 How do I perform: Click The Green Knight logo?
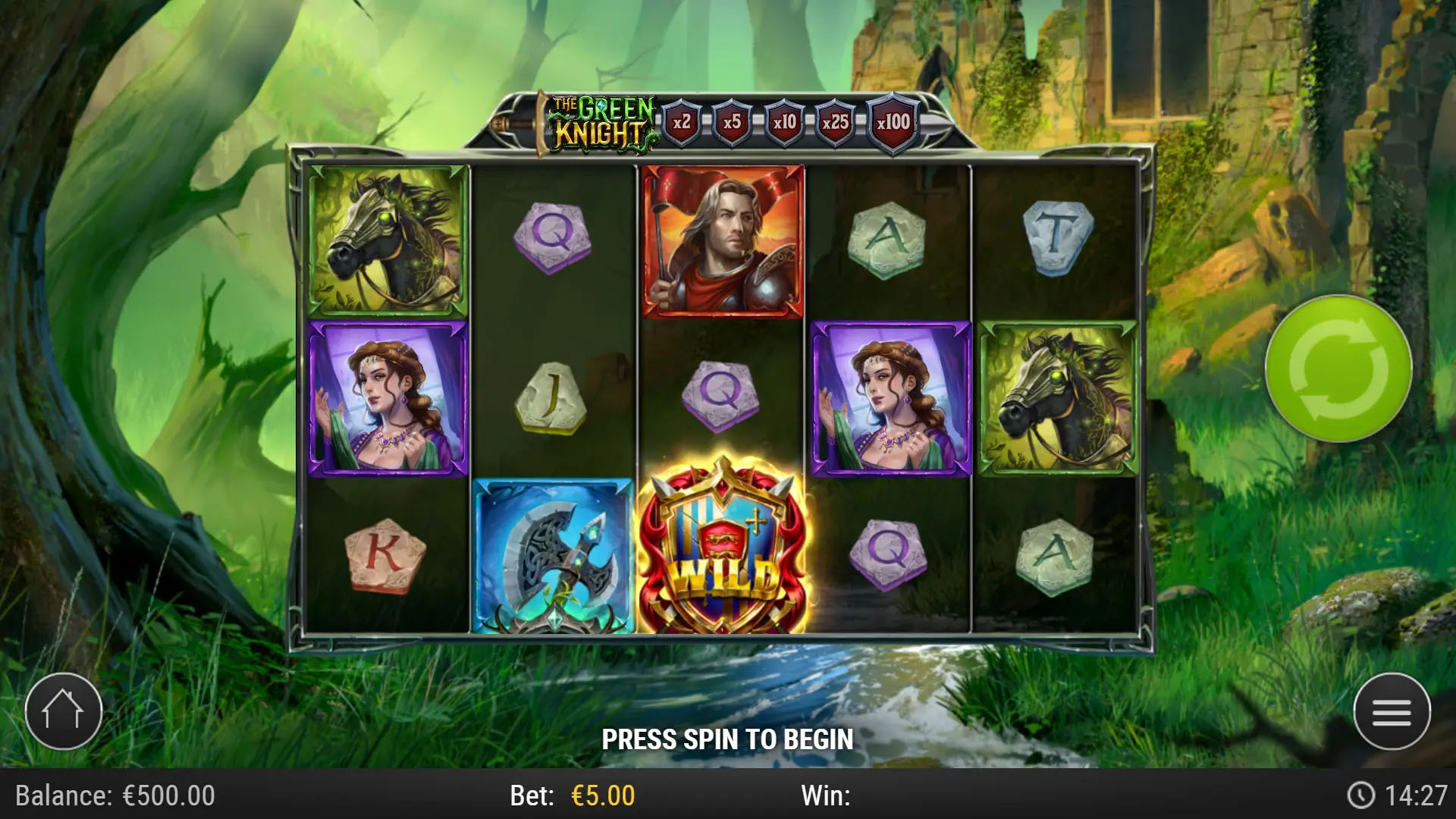(599, 120)
